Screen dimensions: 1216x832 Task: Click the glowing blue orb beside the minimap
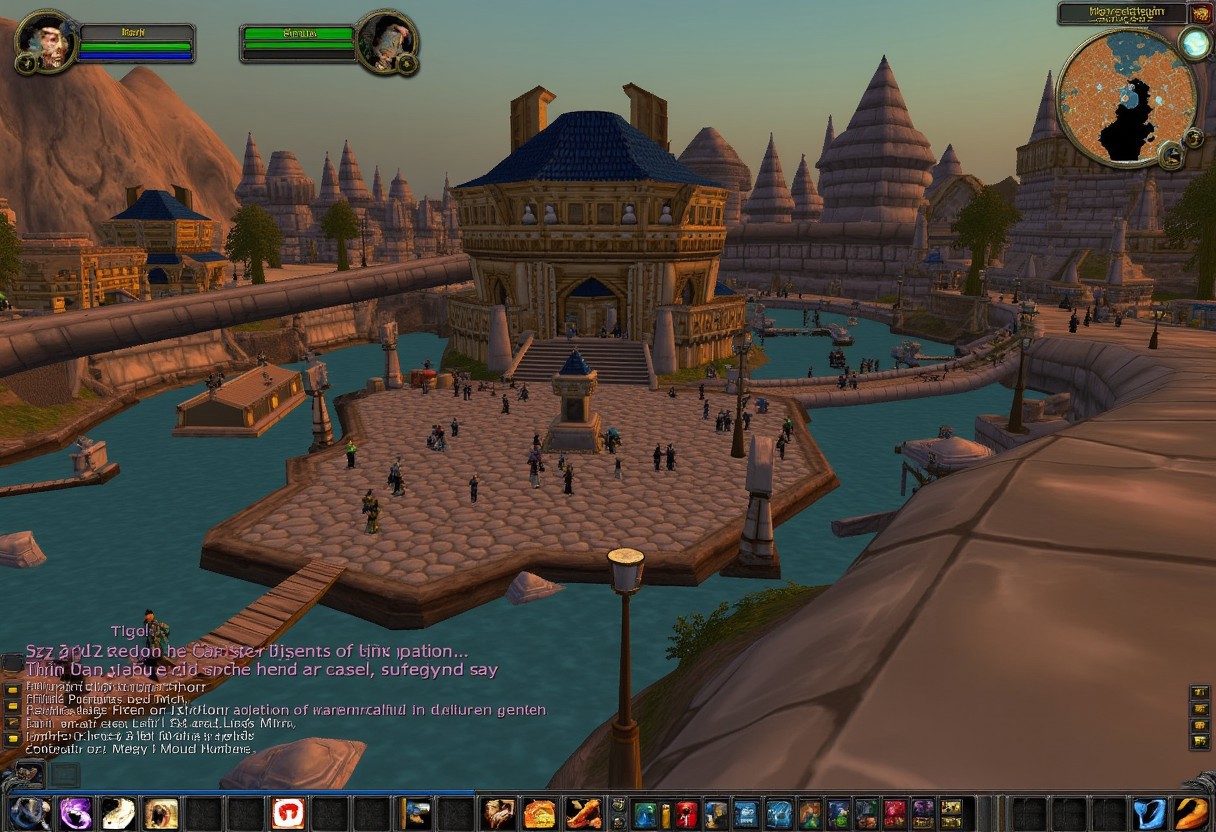(x=1194, y=42)
